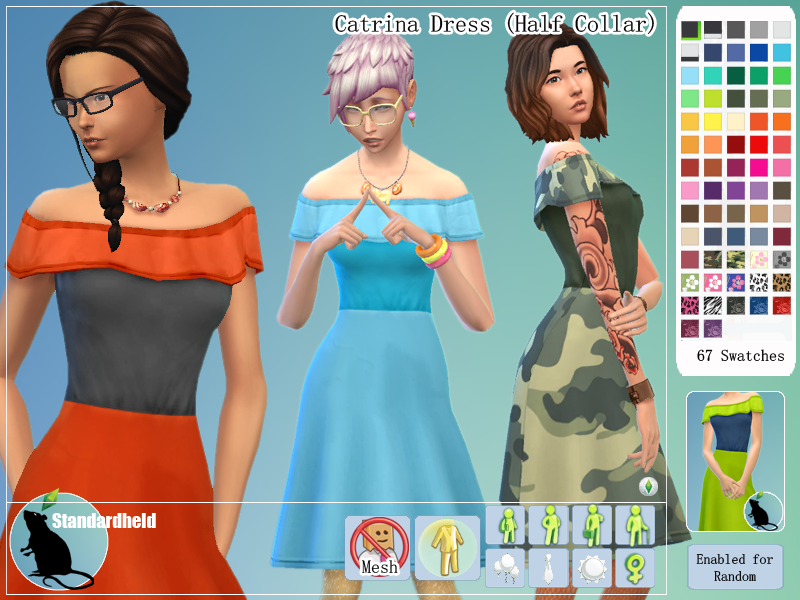Open the party balloons outfit category

coord(505,567)
